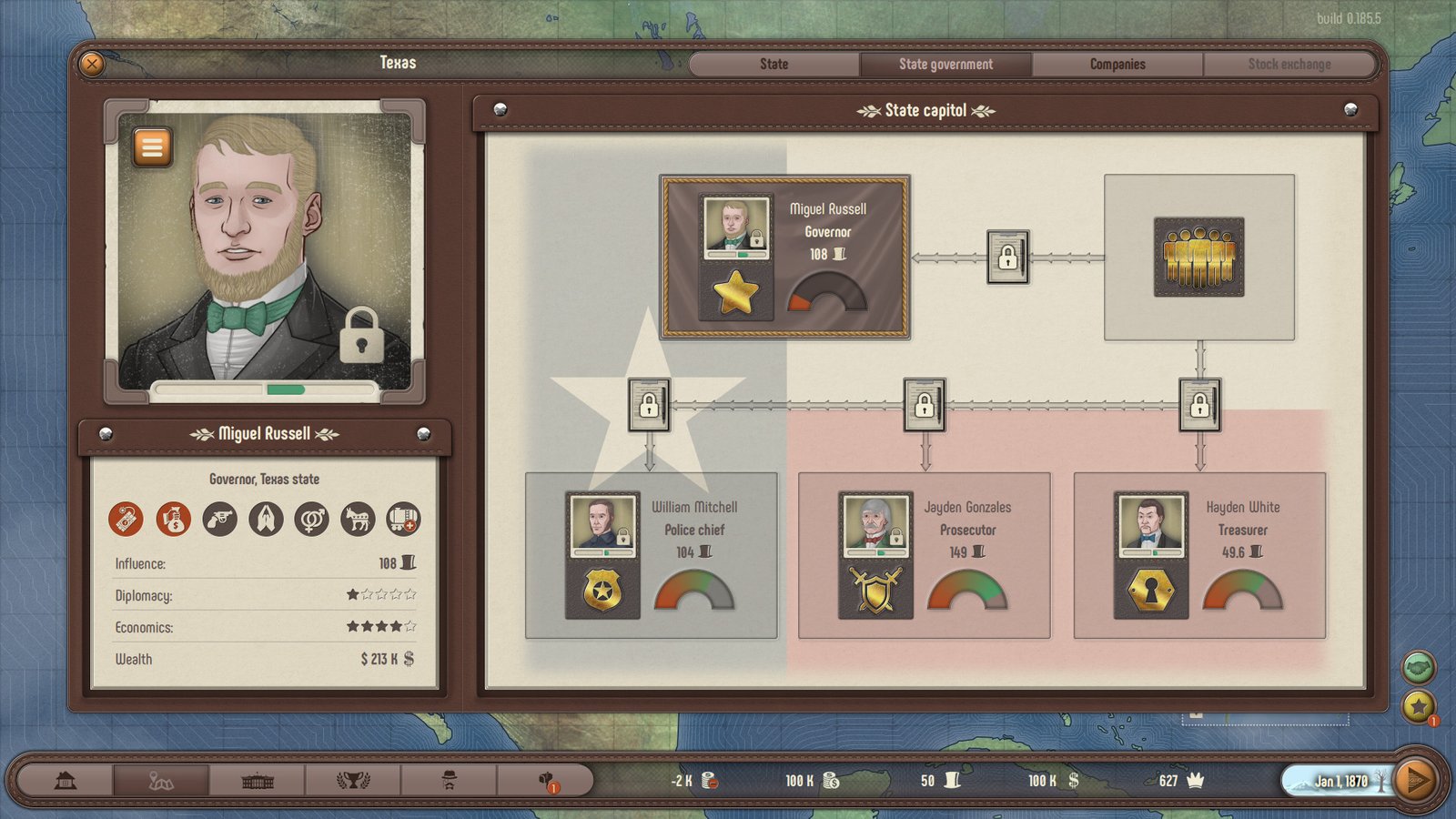Viewport: 1456px width, 819px height.
Task: Click the revolver trait icon
Action: coord(219,520)
